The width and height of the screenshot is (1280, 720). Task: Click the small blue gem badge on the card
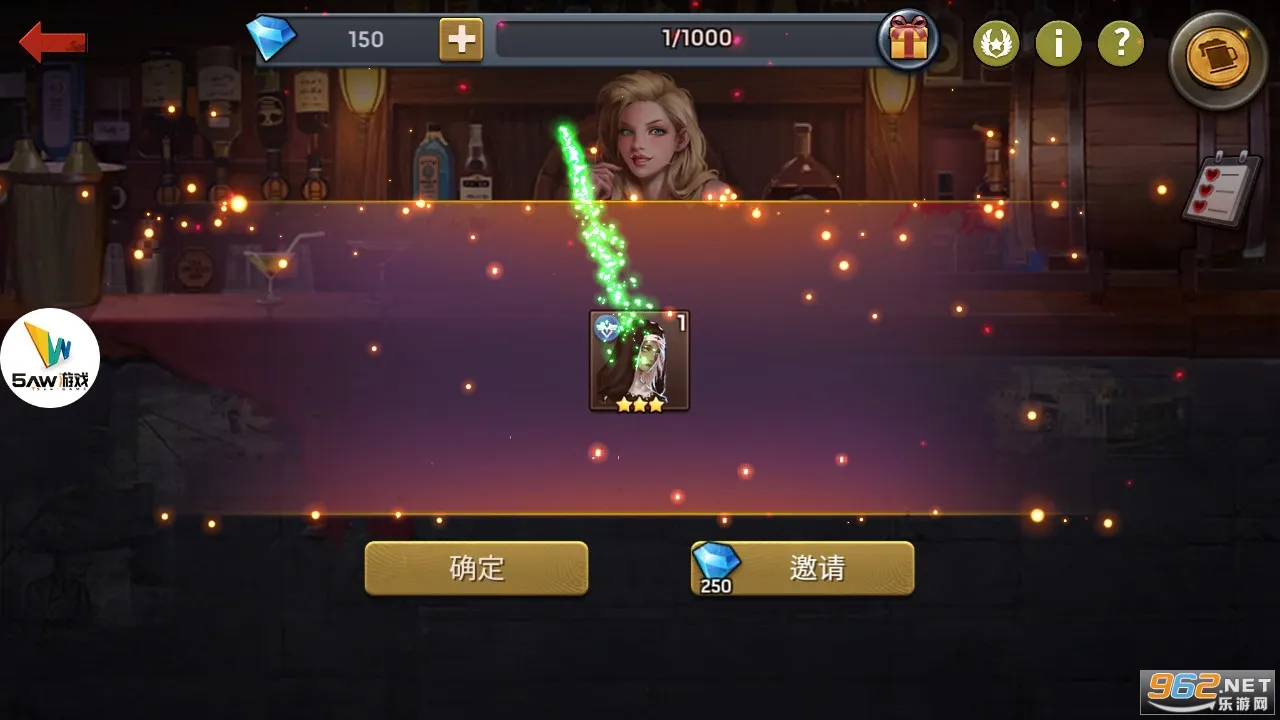[x=607, y=330]
